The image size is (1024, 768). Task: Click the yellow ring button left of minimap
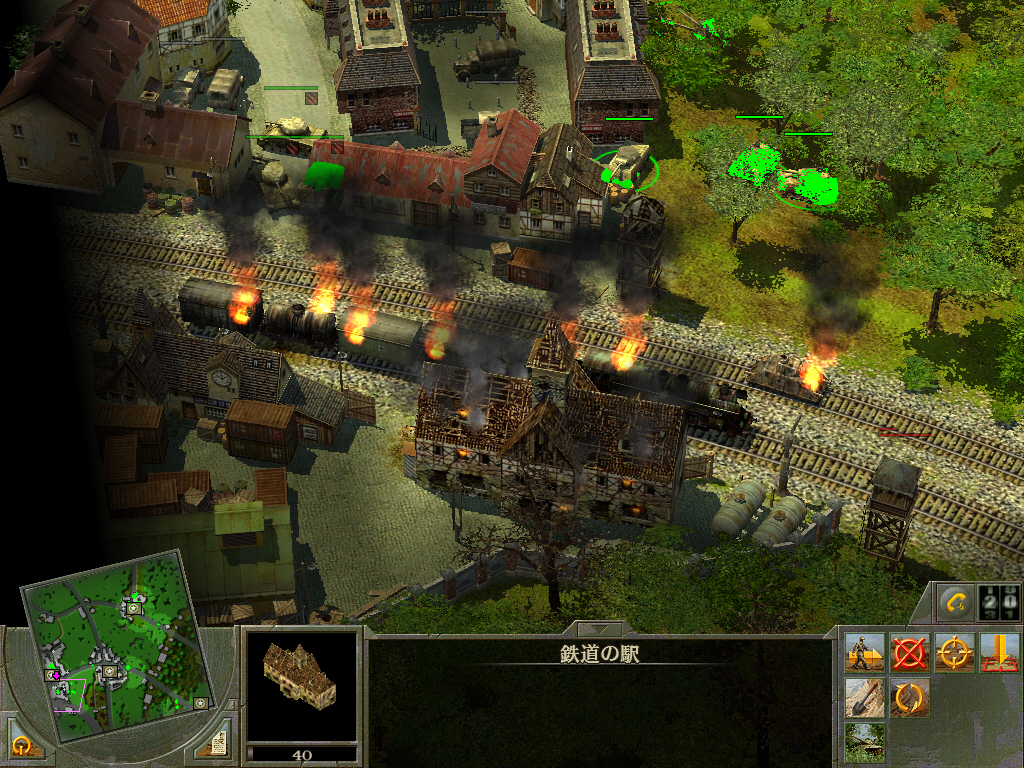[x=22, y=744]
